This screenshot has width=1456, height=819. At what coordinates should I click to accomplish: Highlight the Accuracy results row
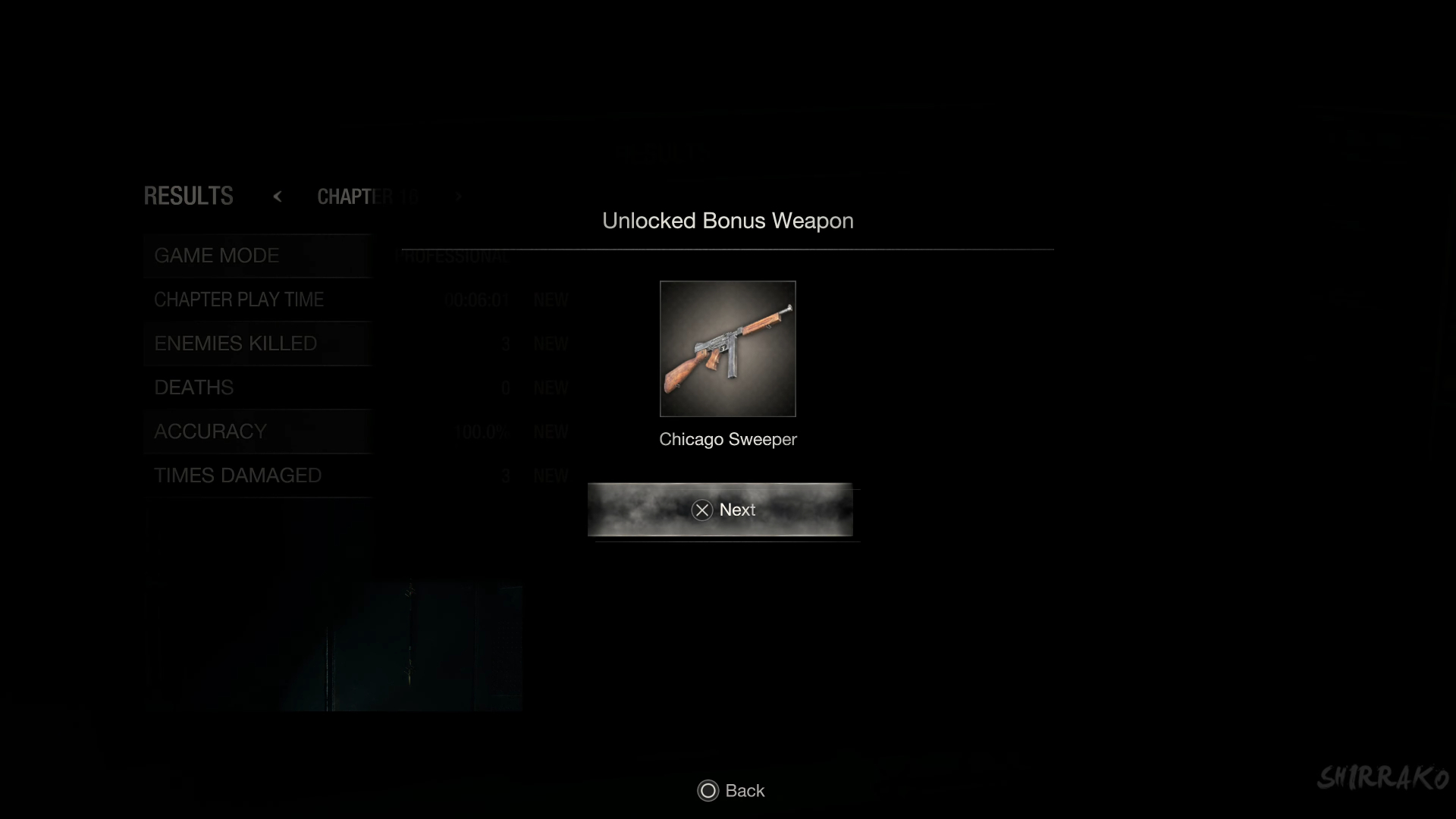[258, 432]
